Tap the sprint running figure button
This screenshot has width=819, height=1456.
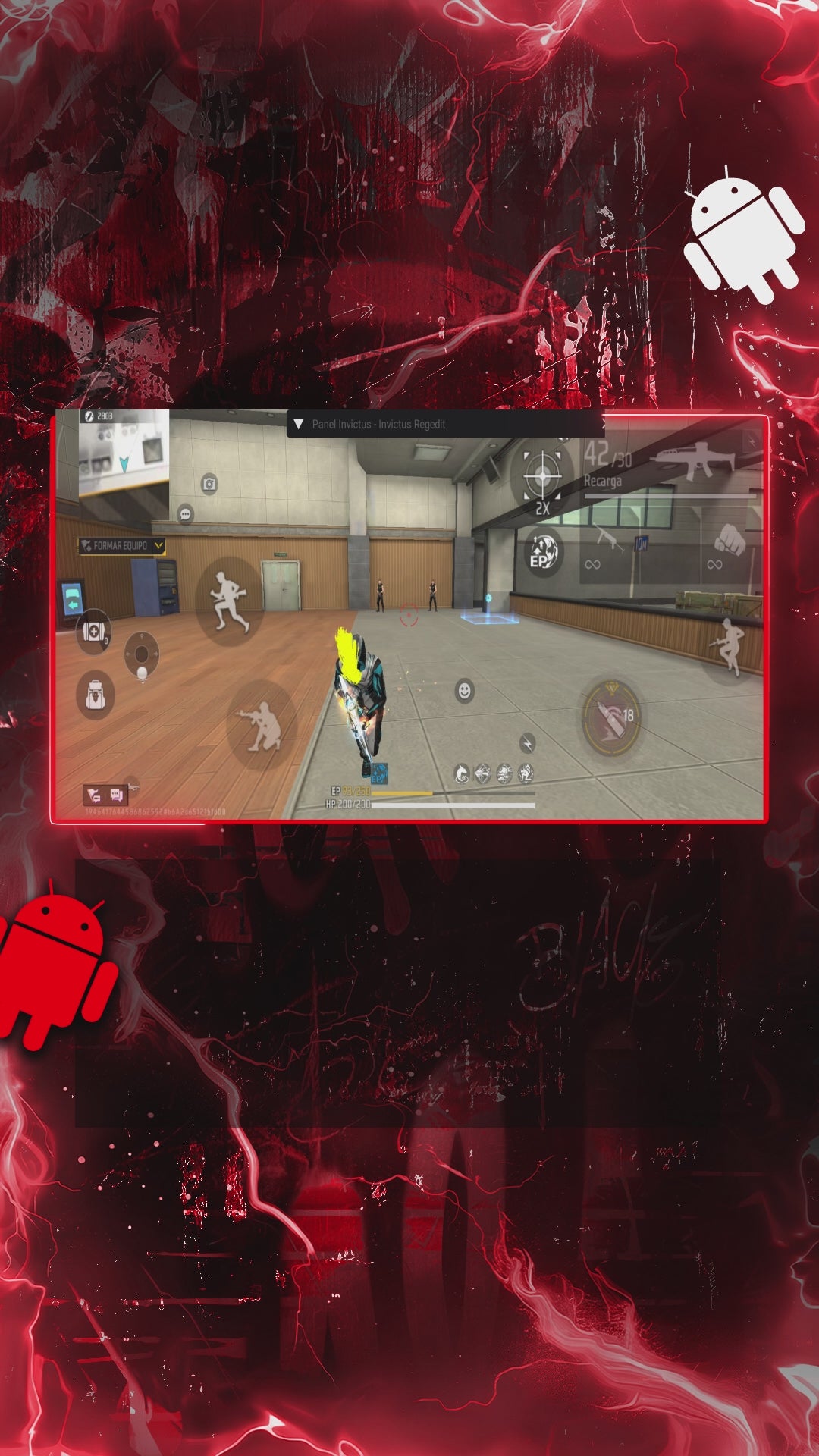coord(229,601)
